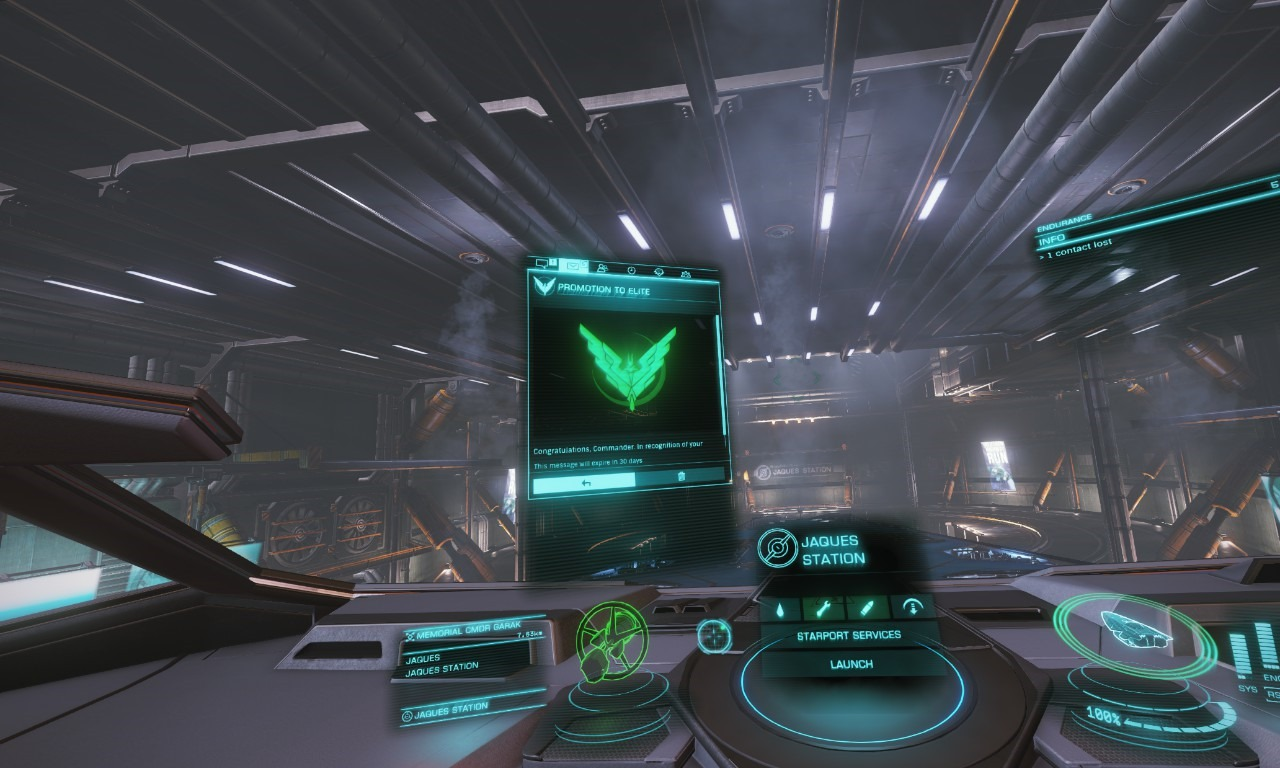Image resolution: width=1280 pixels, height=768 pixels.
Task: Restock ammunition via the bullet icon
Action: pos(867,607)
